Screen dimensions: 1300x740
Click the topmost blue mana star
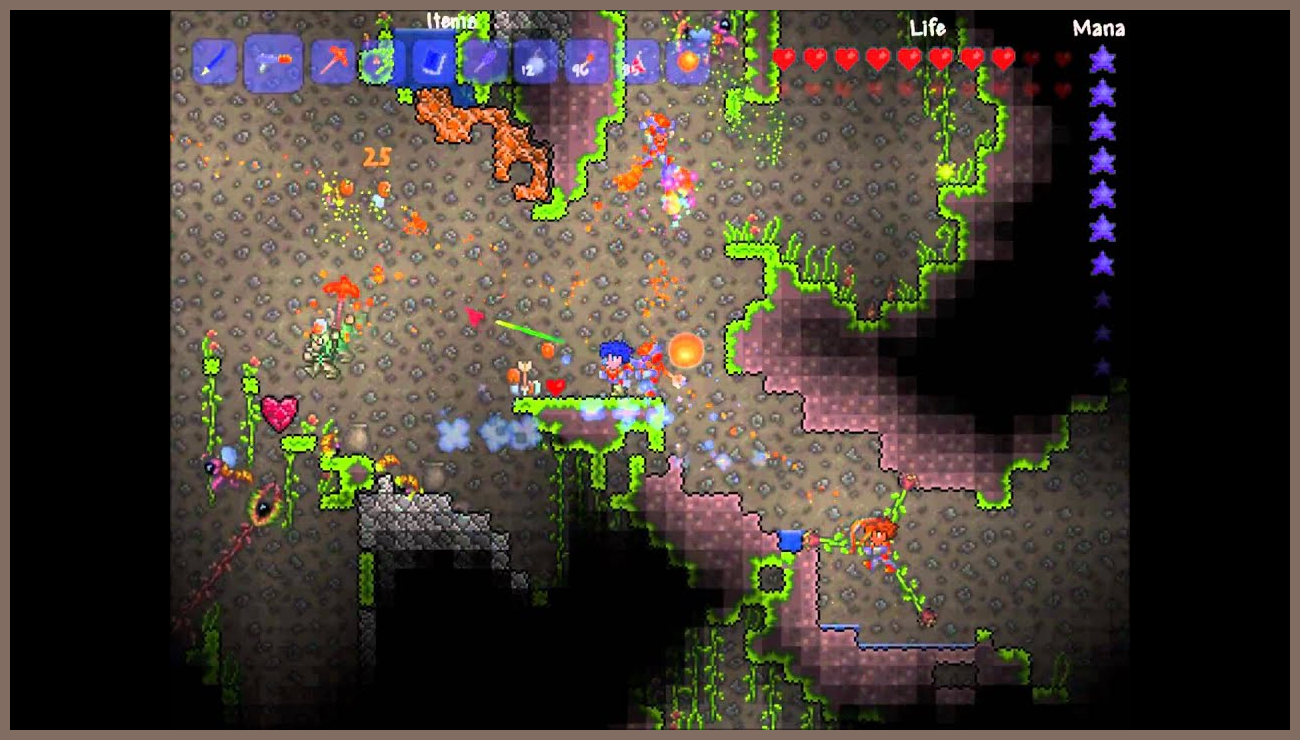[x=1104, y=58]
